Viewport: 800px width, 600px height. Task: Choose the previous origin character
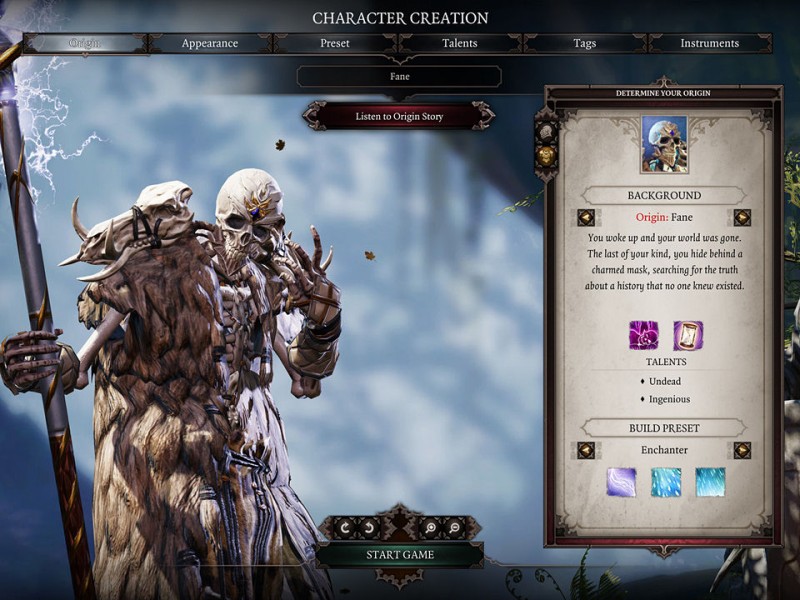[586, 218]
